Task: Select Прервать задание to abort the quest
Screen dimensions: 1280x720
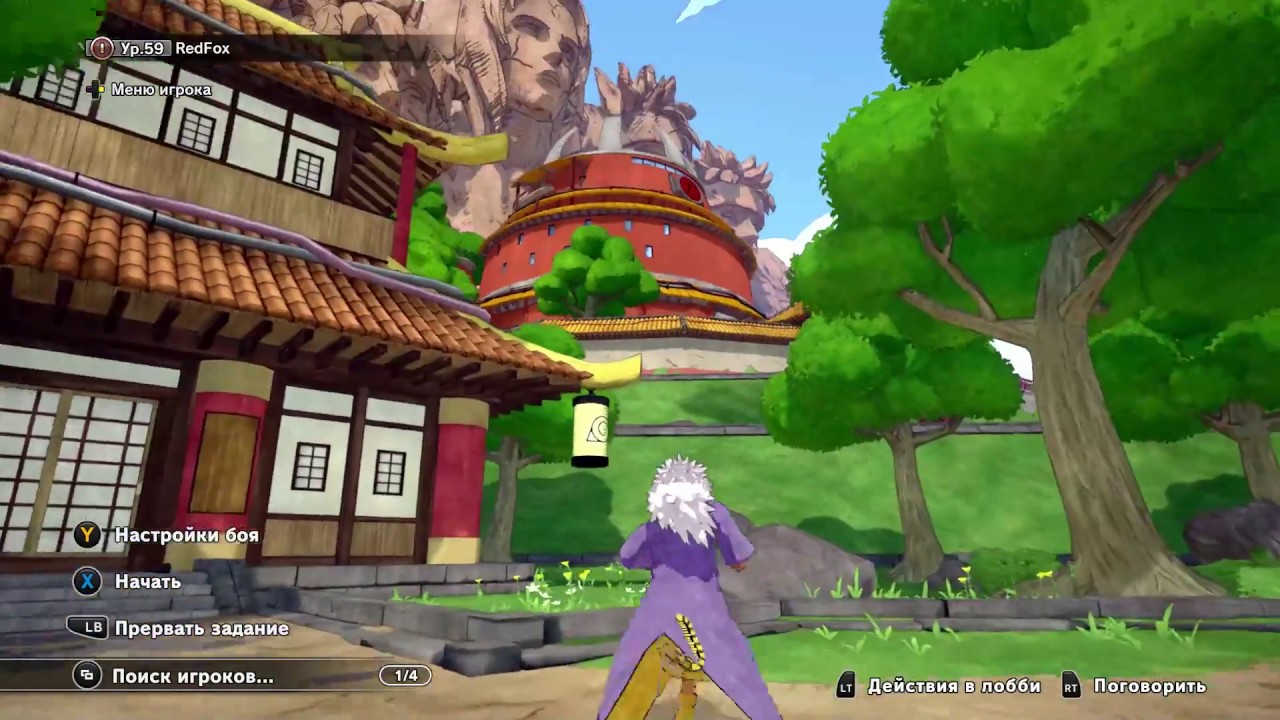Action: [x=202, y=628]
